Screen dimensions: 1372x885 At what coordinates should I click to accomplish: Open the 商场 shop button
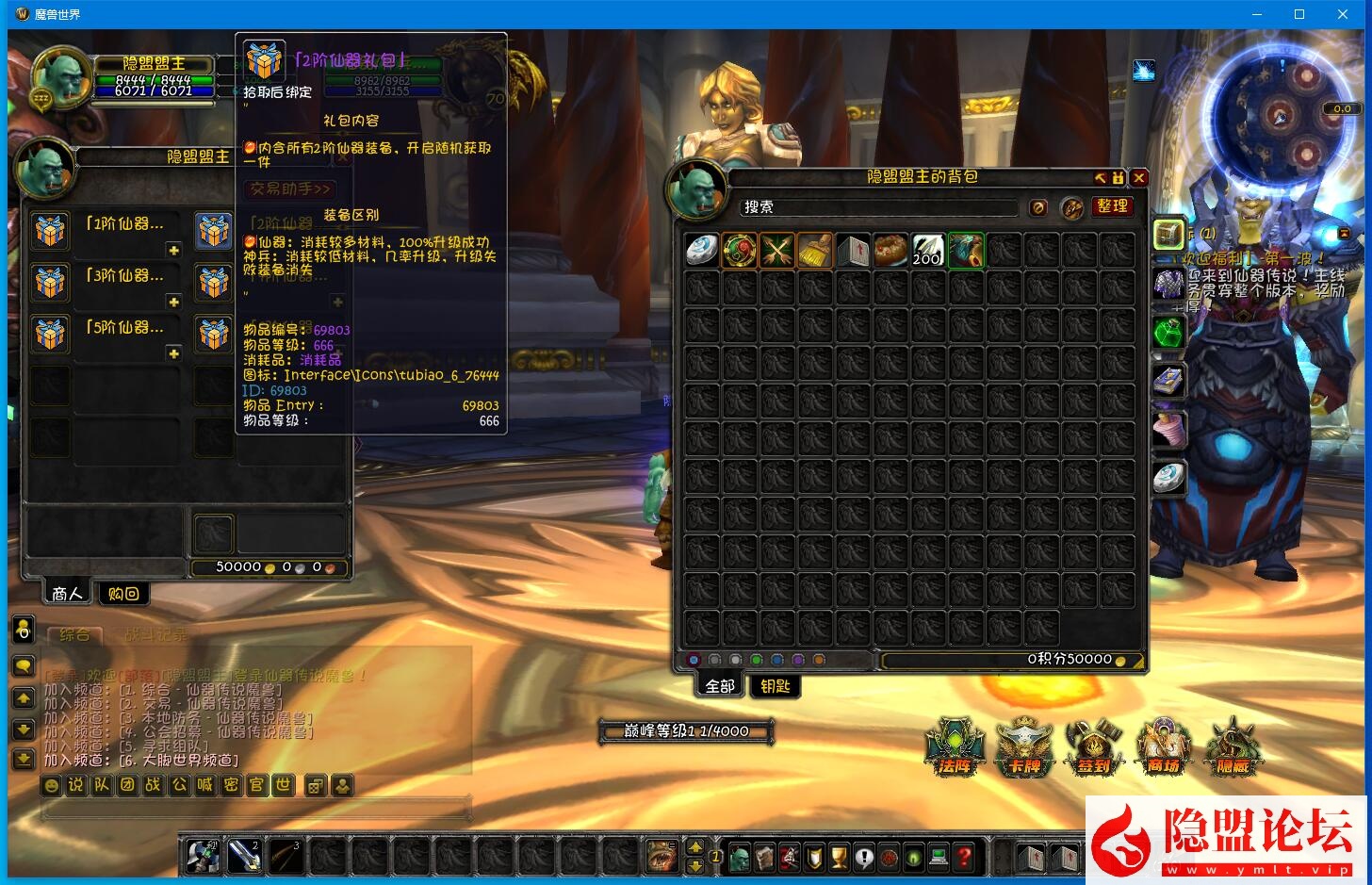1164,747
